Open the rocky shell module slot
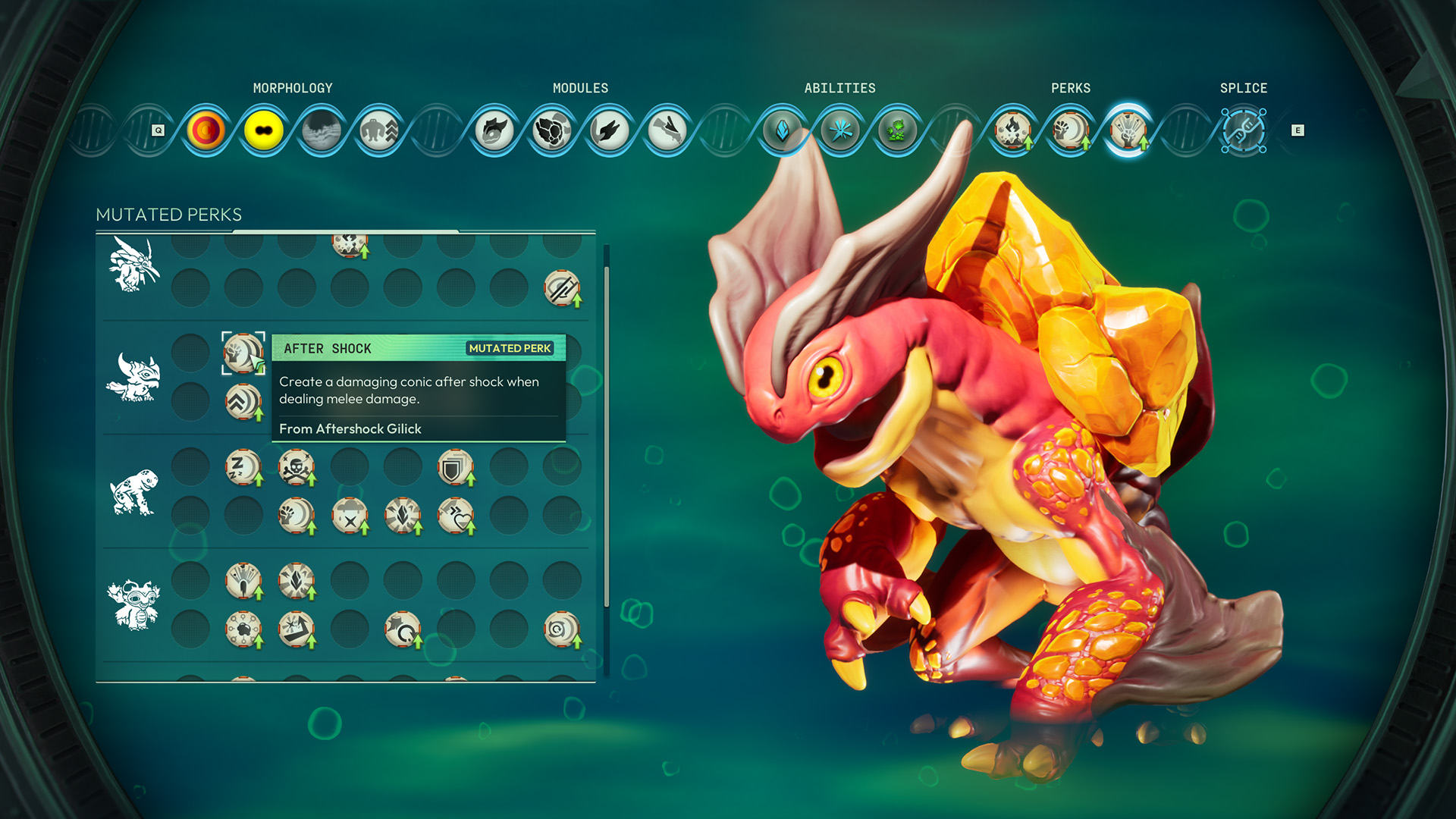 (551, 130)
